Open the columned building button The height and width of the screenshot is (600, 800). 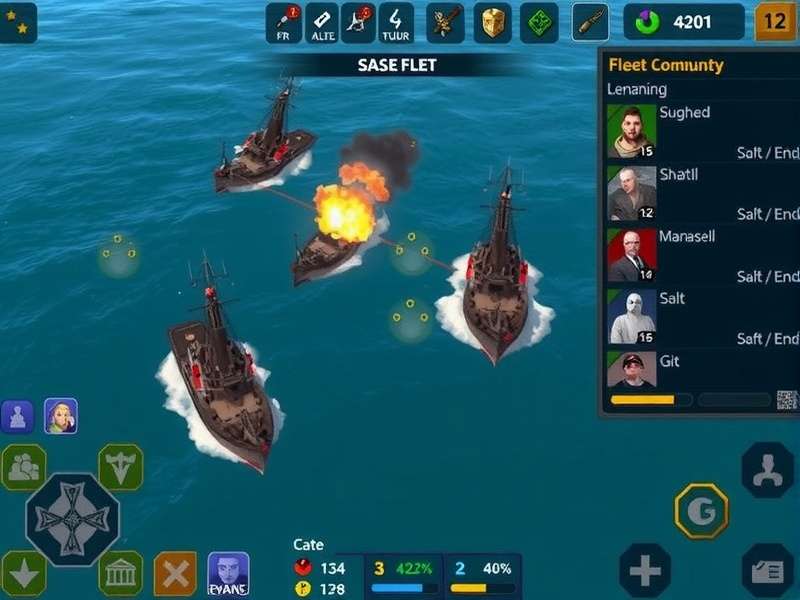pyautogui.click(x=120, y=574)
